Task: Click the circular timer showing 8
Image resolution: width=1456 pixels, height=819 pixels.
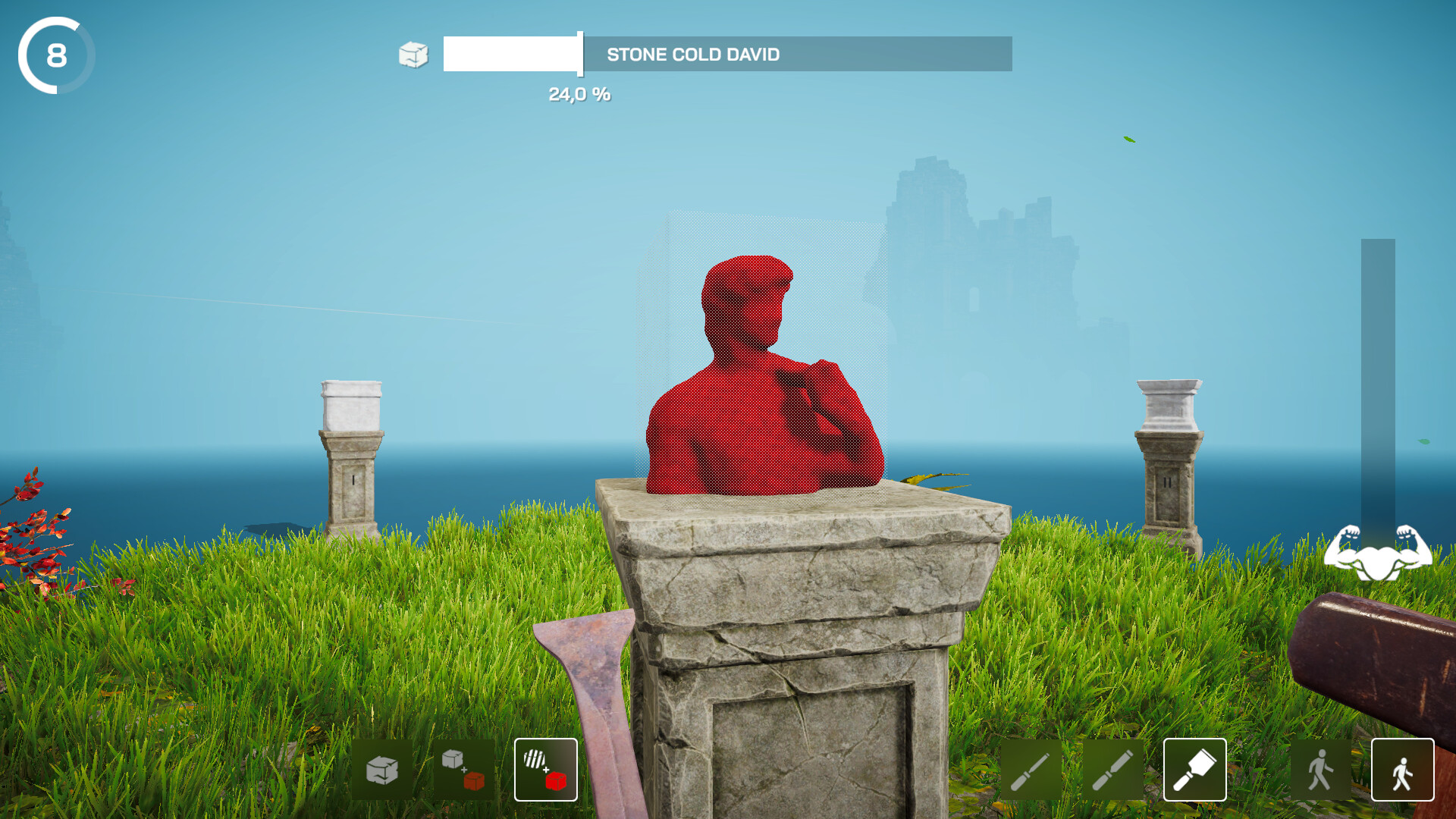Action: [55, 55]
